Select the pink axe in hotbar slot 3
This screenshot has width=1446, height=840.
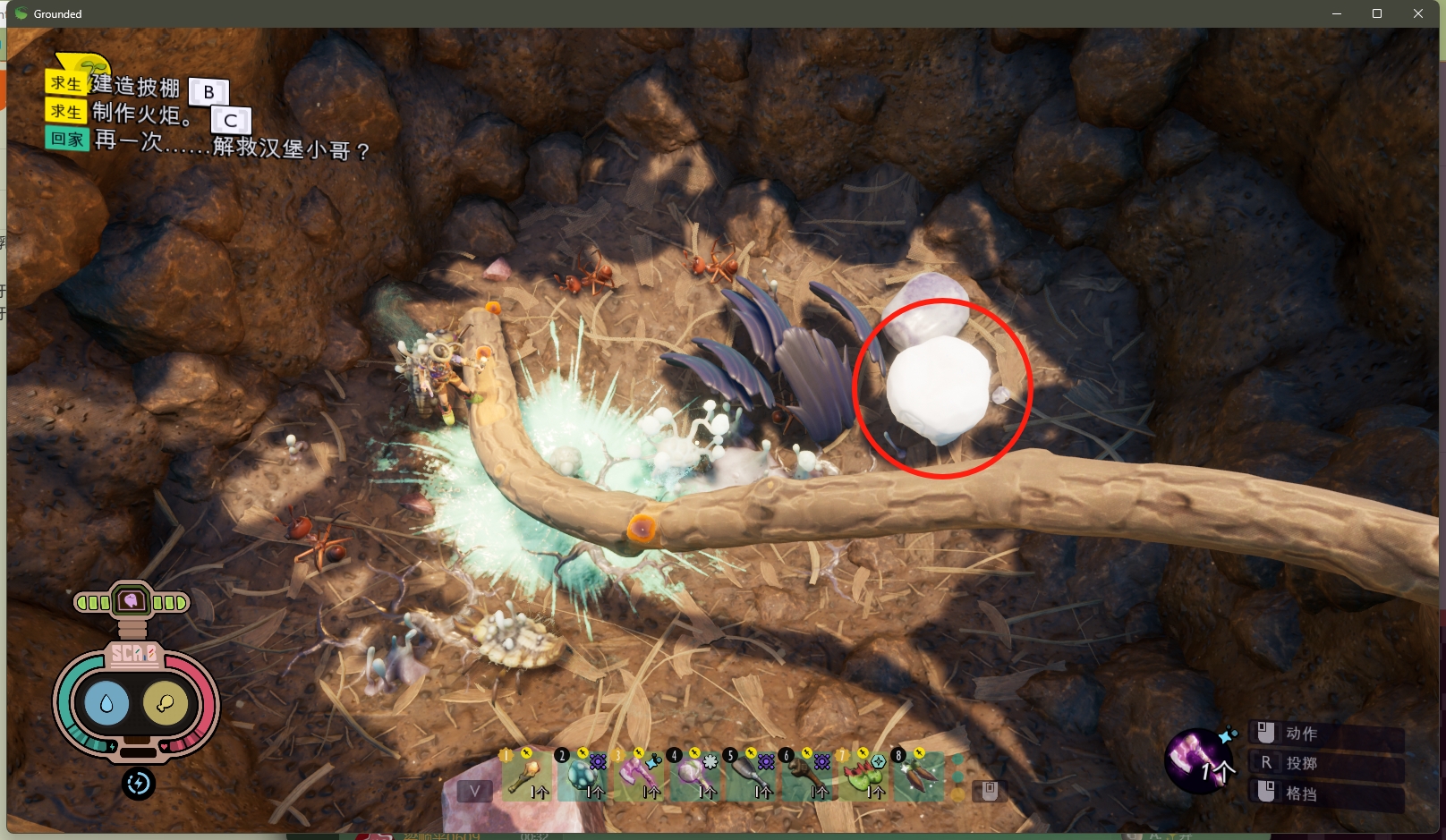pos(639,775)
